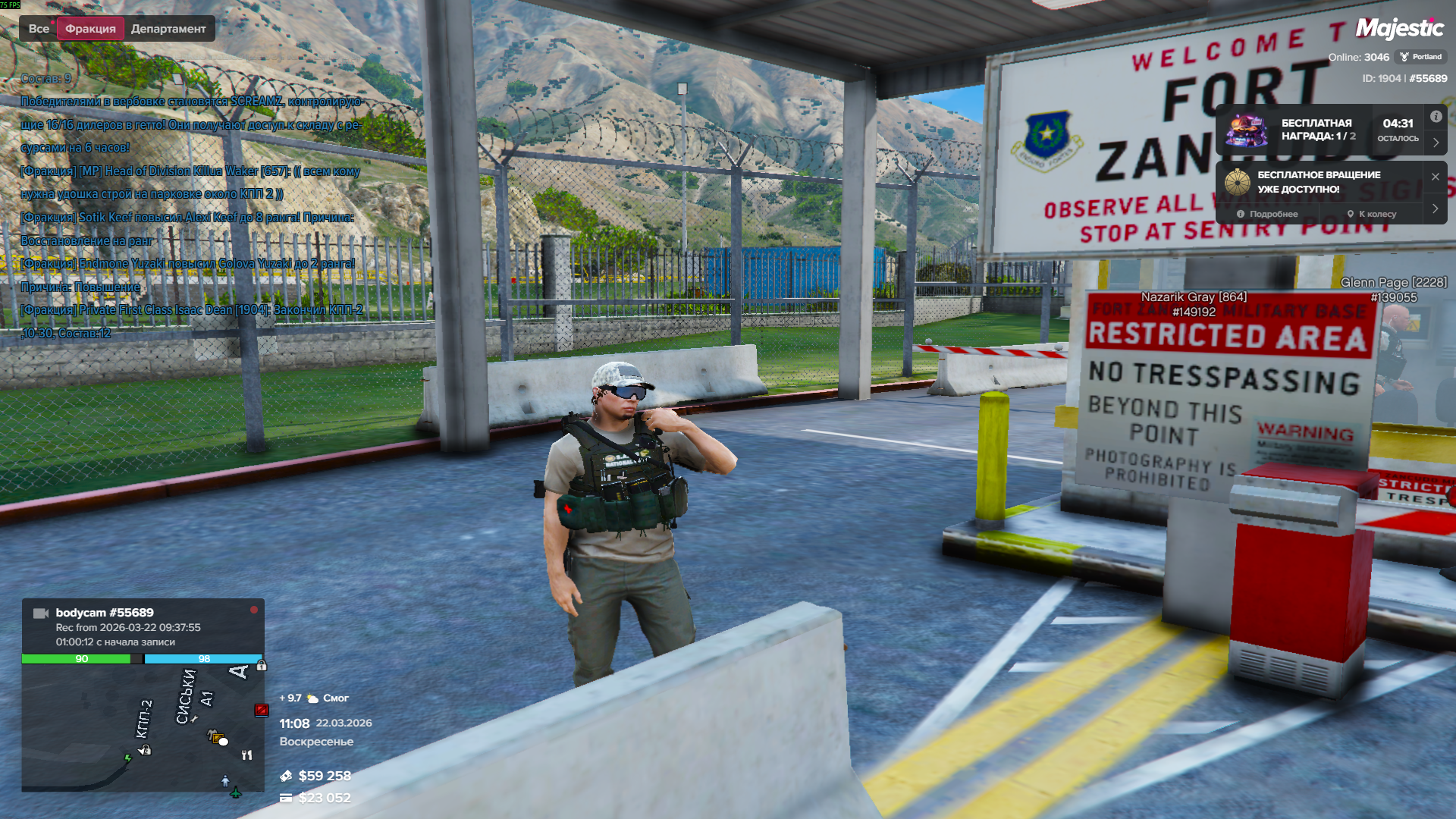Image resolution: width=1456 pixels, height=819 pixels.
Task: Close the free spin notification
Action: (1435, 177)
